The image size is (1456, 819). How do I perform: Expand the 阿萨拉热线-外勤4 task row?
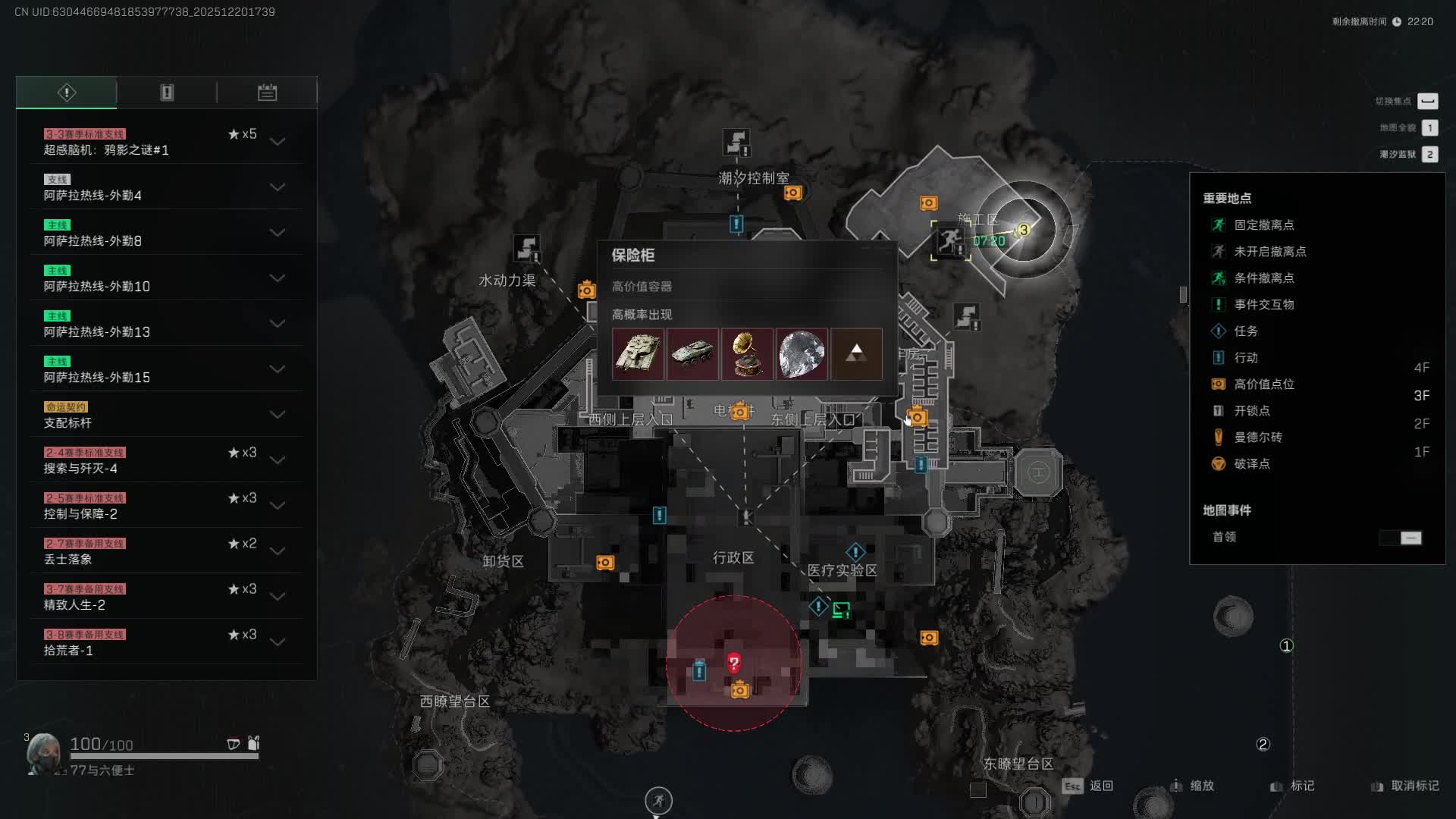(278, 187)
